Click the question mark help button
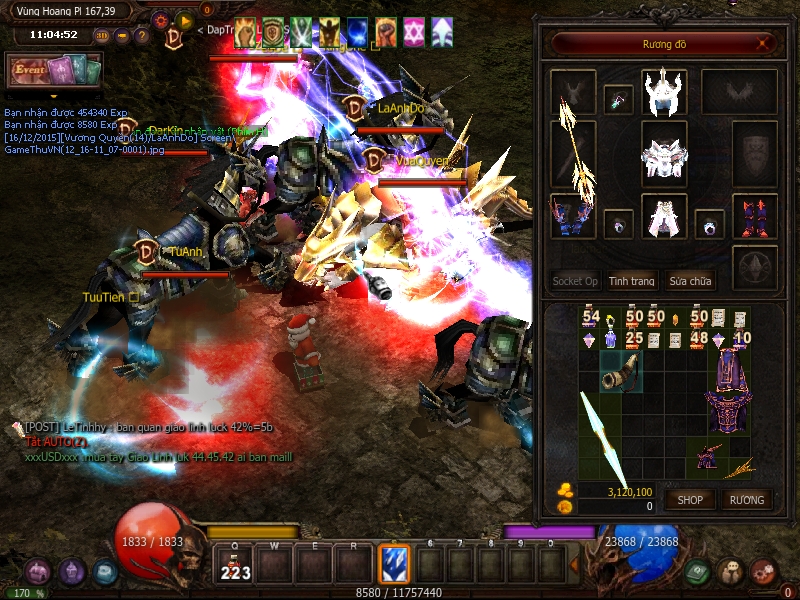Screen dimensions: 800x600 (x=142, y=36)
